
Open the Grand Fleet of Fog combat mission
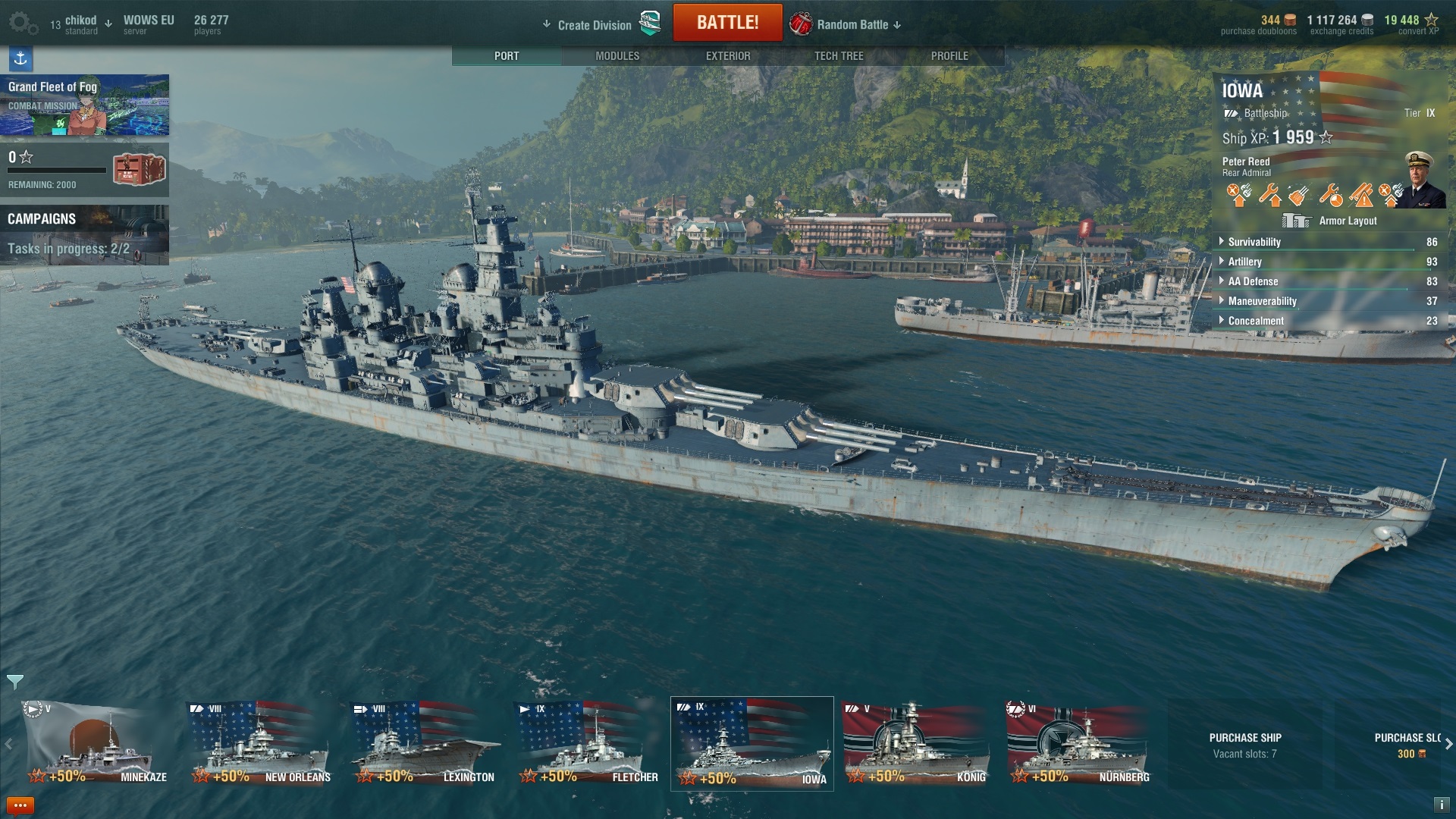pyautogui.click(x=84, y=105)
